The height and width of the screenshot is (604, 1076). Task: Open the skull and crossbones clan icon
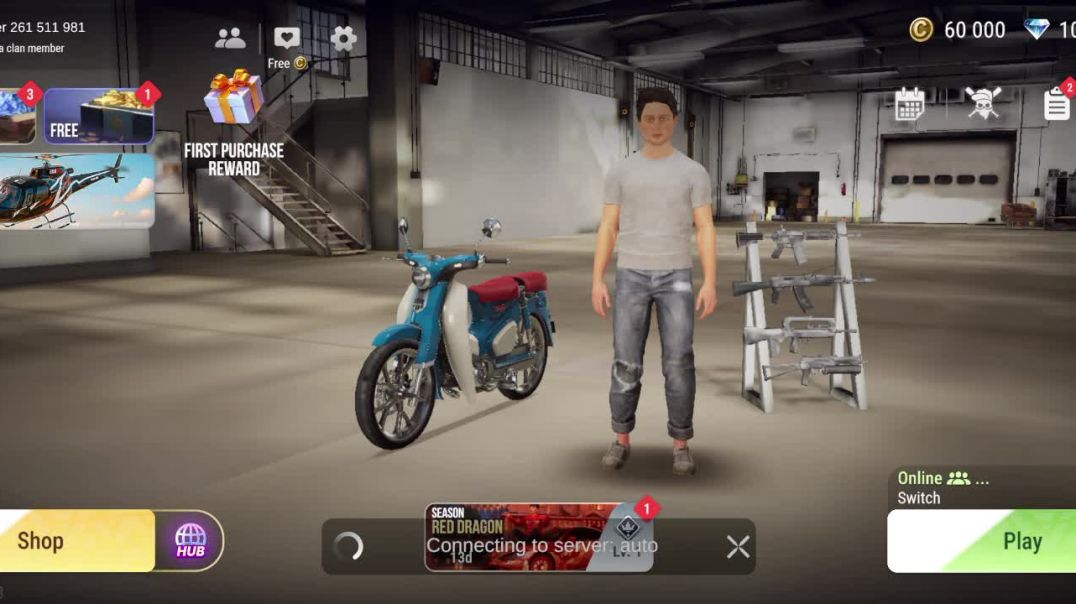click(983, 104)
